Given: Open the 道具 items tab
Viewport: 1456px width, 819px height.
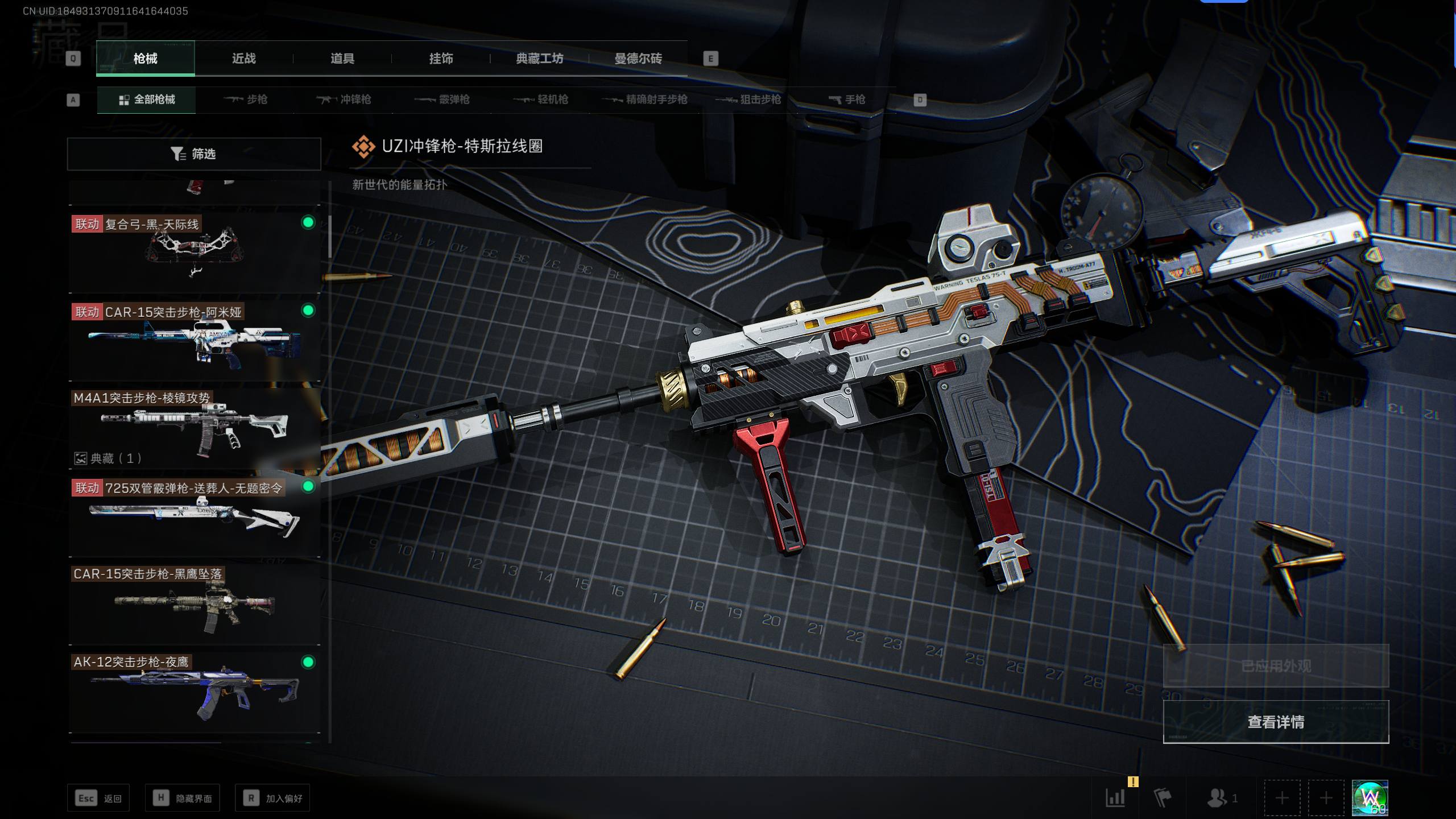Looking at the screenshot, I should (342, 59).
